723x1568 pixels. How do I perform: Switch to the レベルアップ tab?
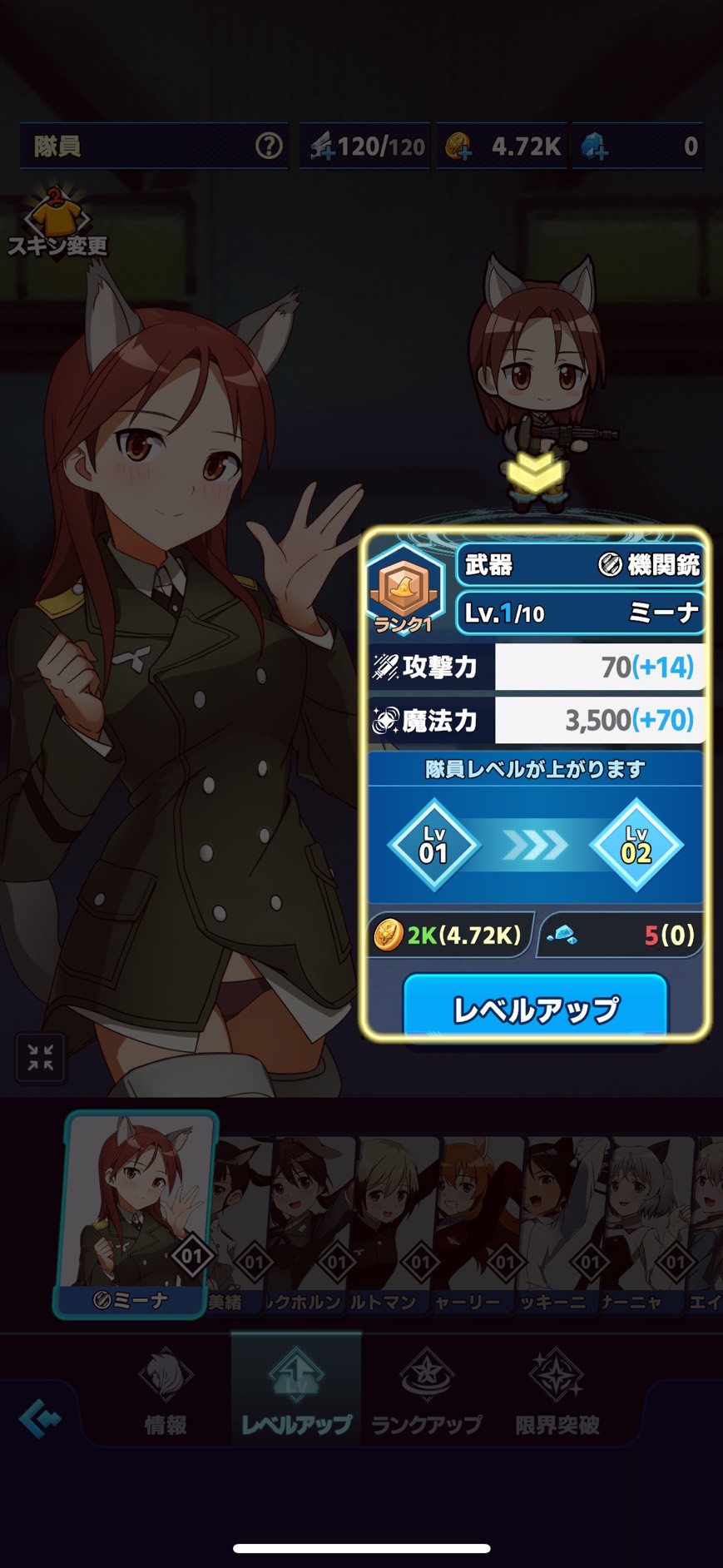[x=296, y=1392]
